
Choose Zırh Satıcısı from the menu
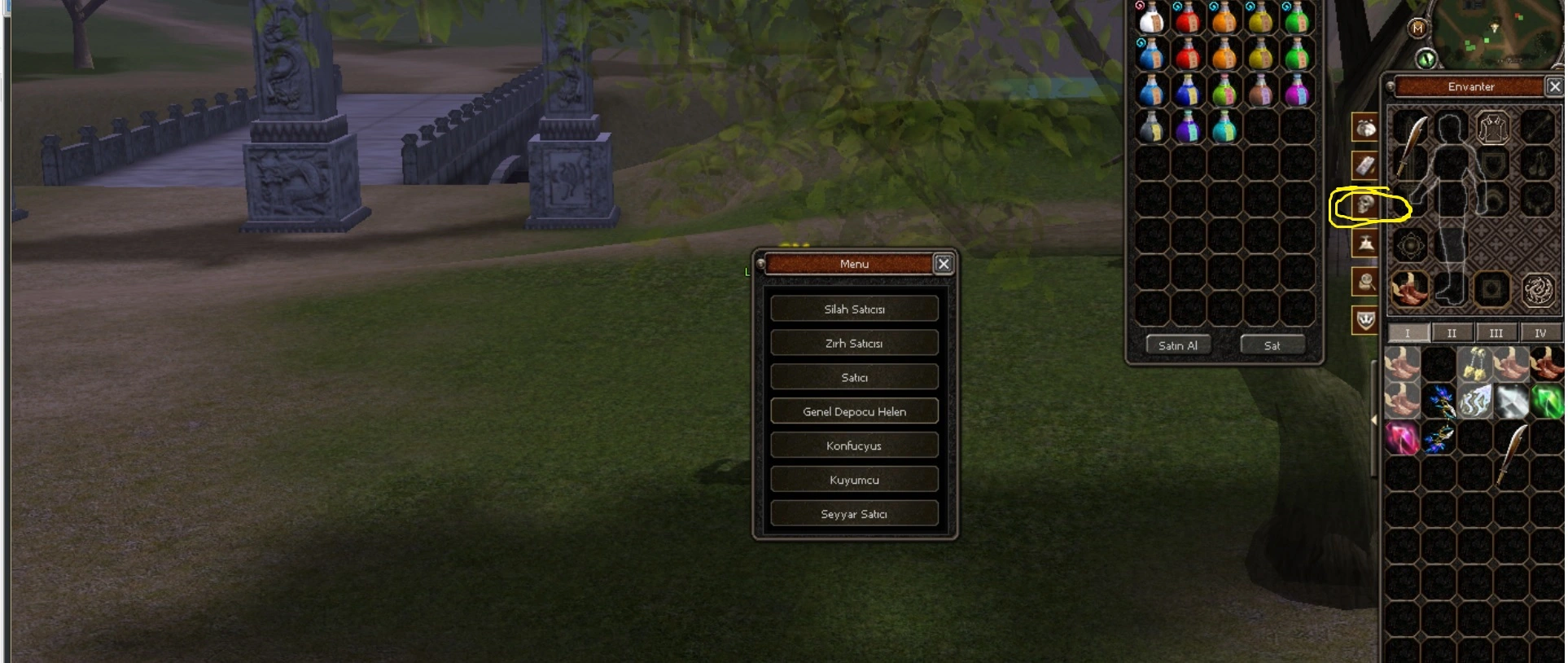click(x=854, y=343)
